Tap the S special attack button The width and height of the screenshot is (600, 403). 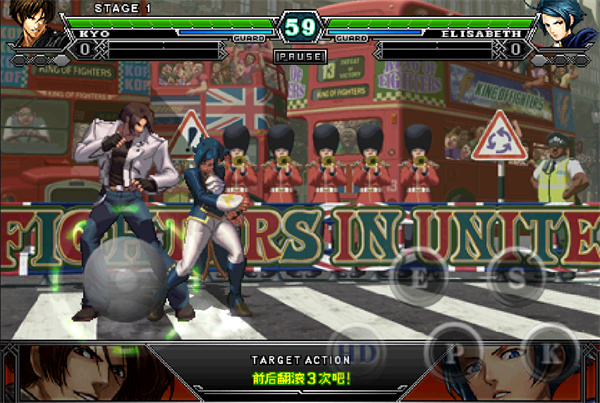coord(512,277)
